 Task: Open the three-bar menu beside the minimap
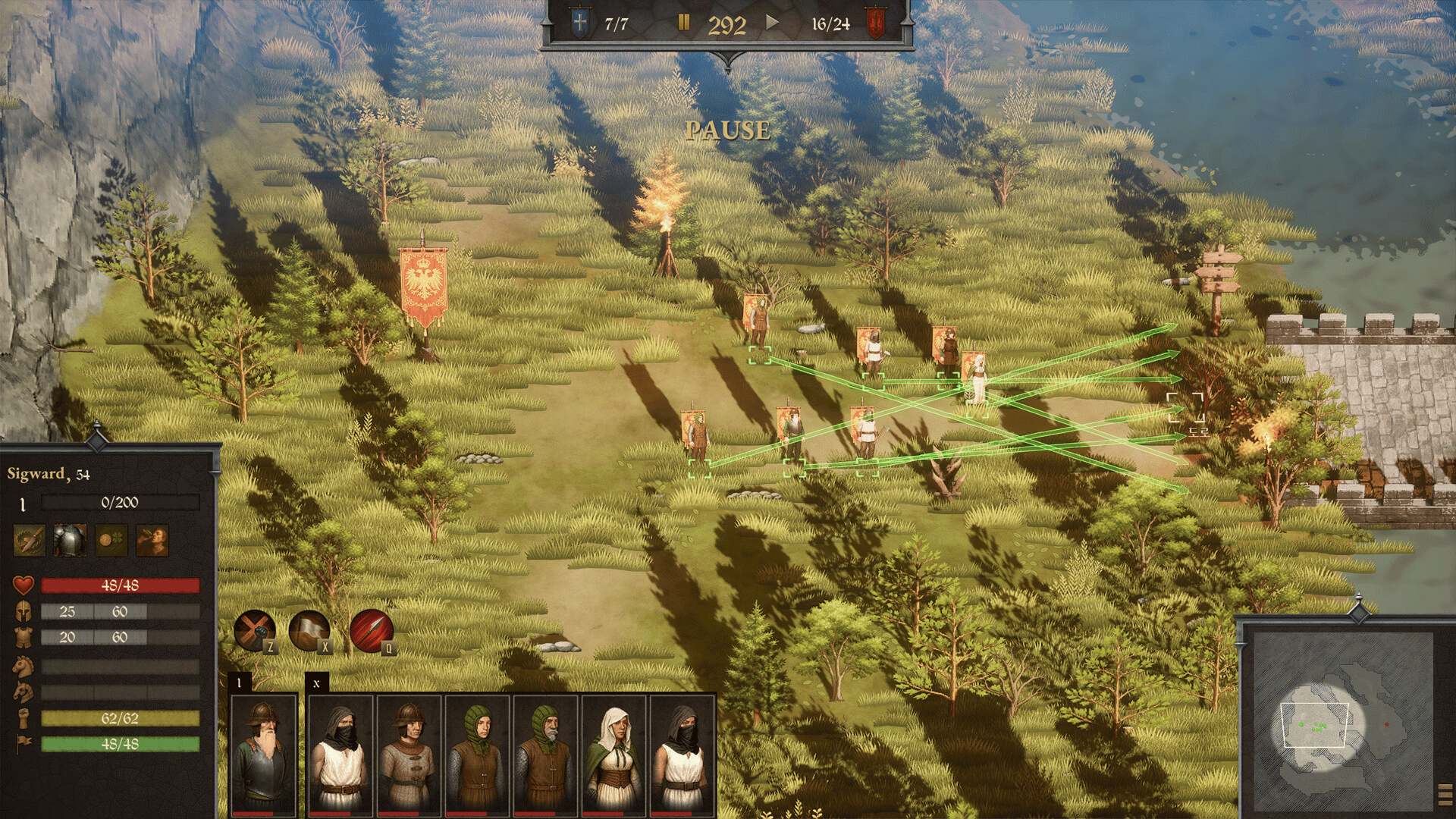[1445, 794]
